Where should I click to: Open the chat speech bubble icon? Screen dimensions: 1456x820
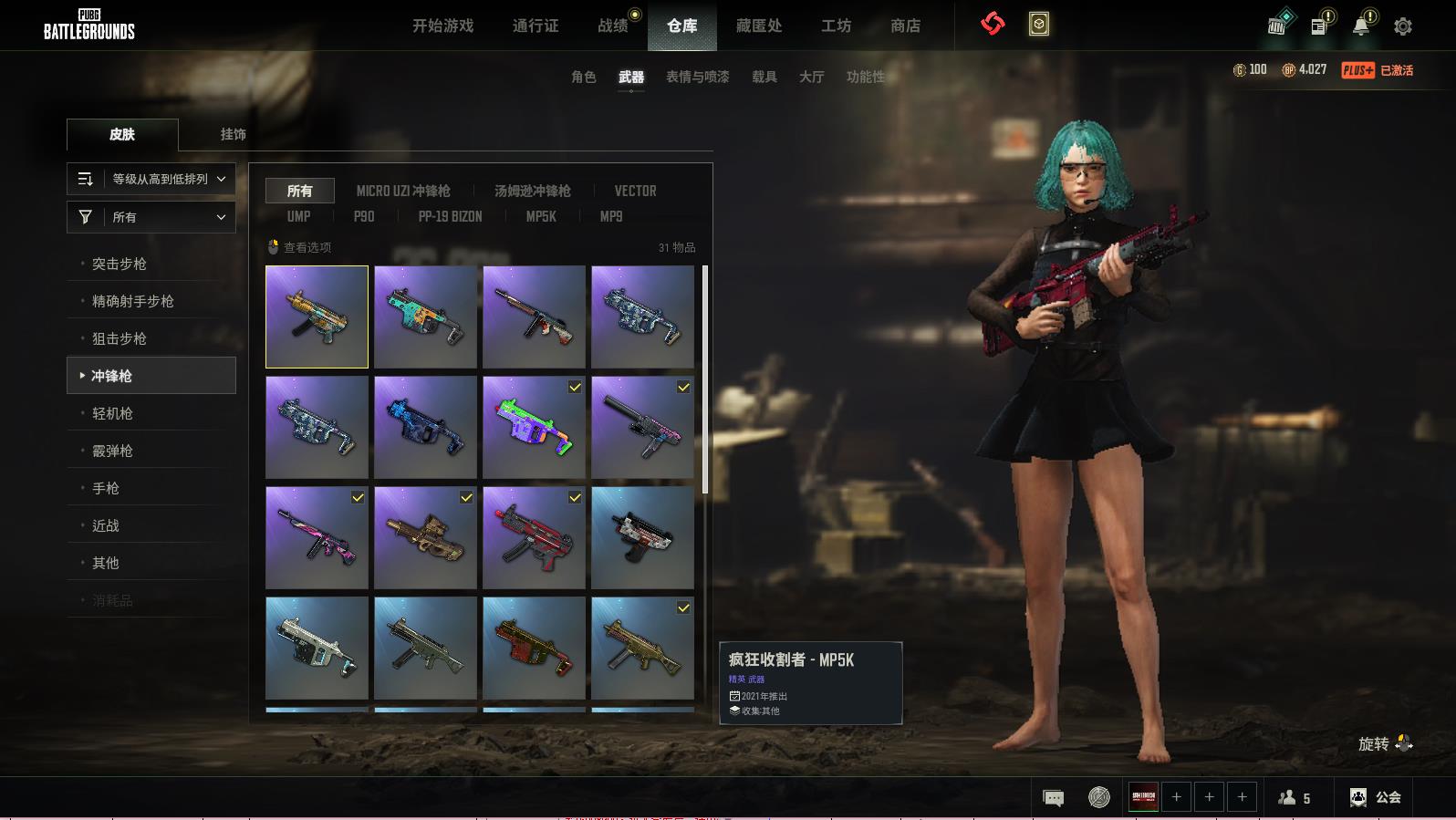coord(1053,798)
